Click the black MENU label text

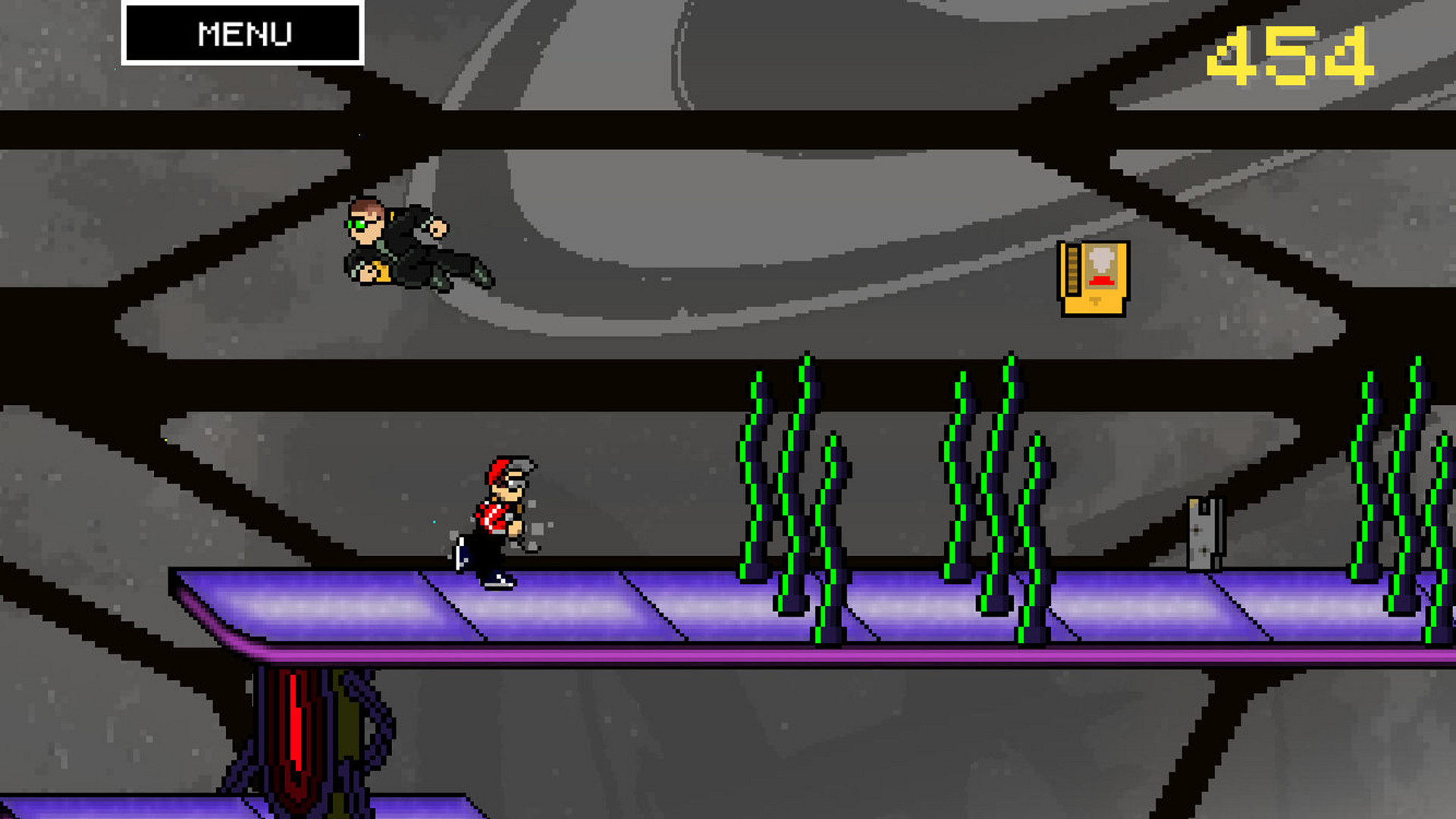[244, 33]
